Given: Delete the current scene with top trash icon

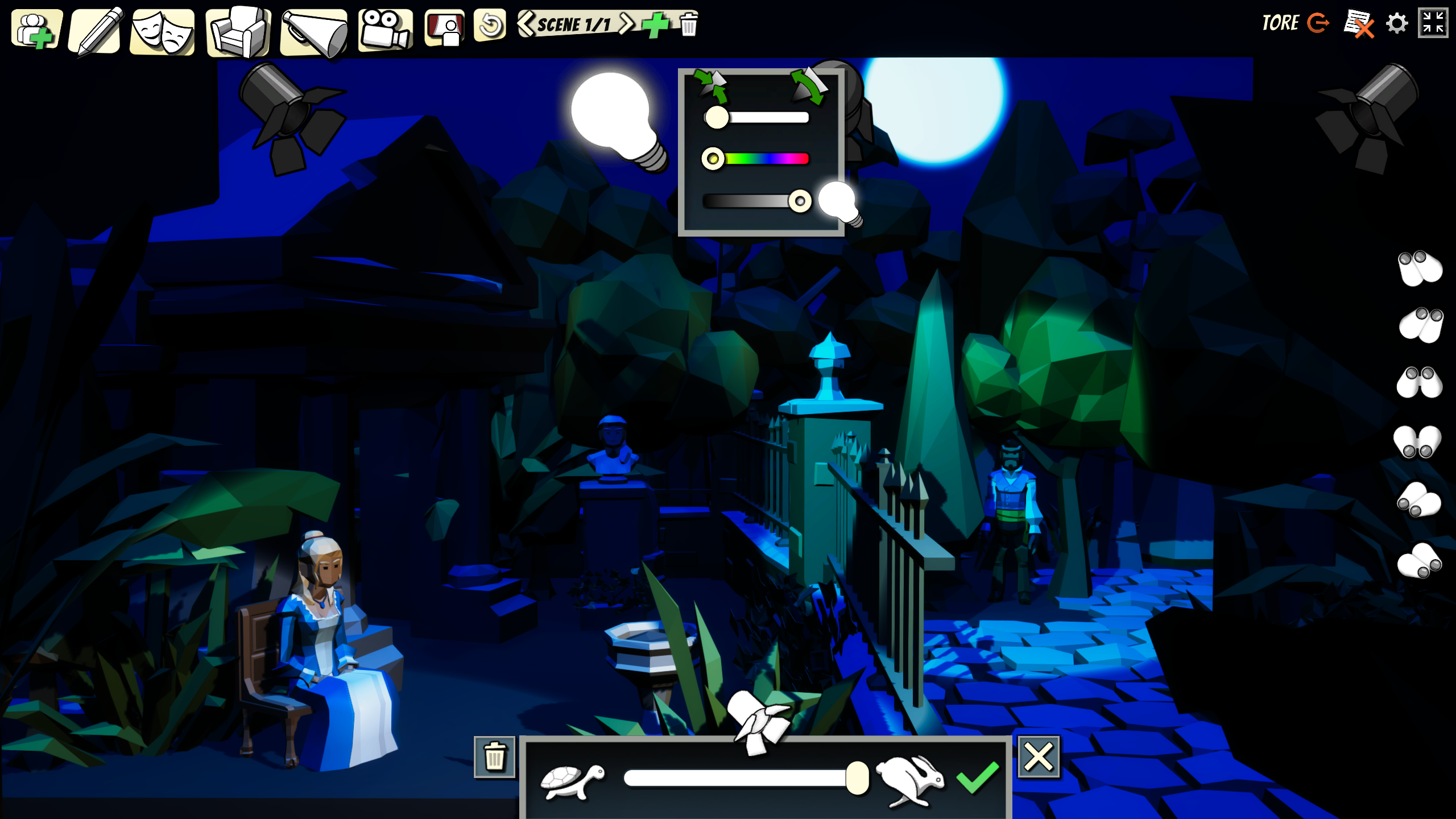Looking at the screenshot, I should 689,25.
